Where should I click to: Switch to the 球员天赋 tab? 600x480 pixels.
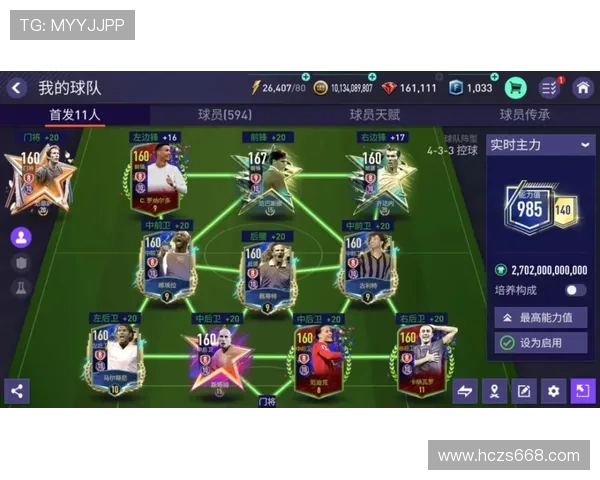374,115
